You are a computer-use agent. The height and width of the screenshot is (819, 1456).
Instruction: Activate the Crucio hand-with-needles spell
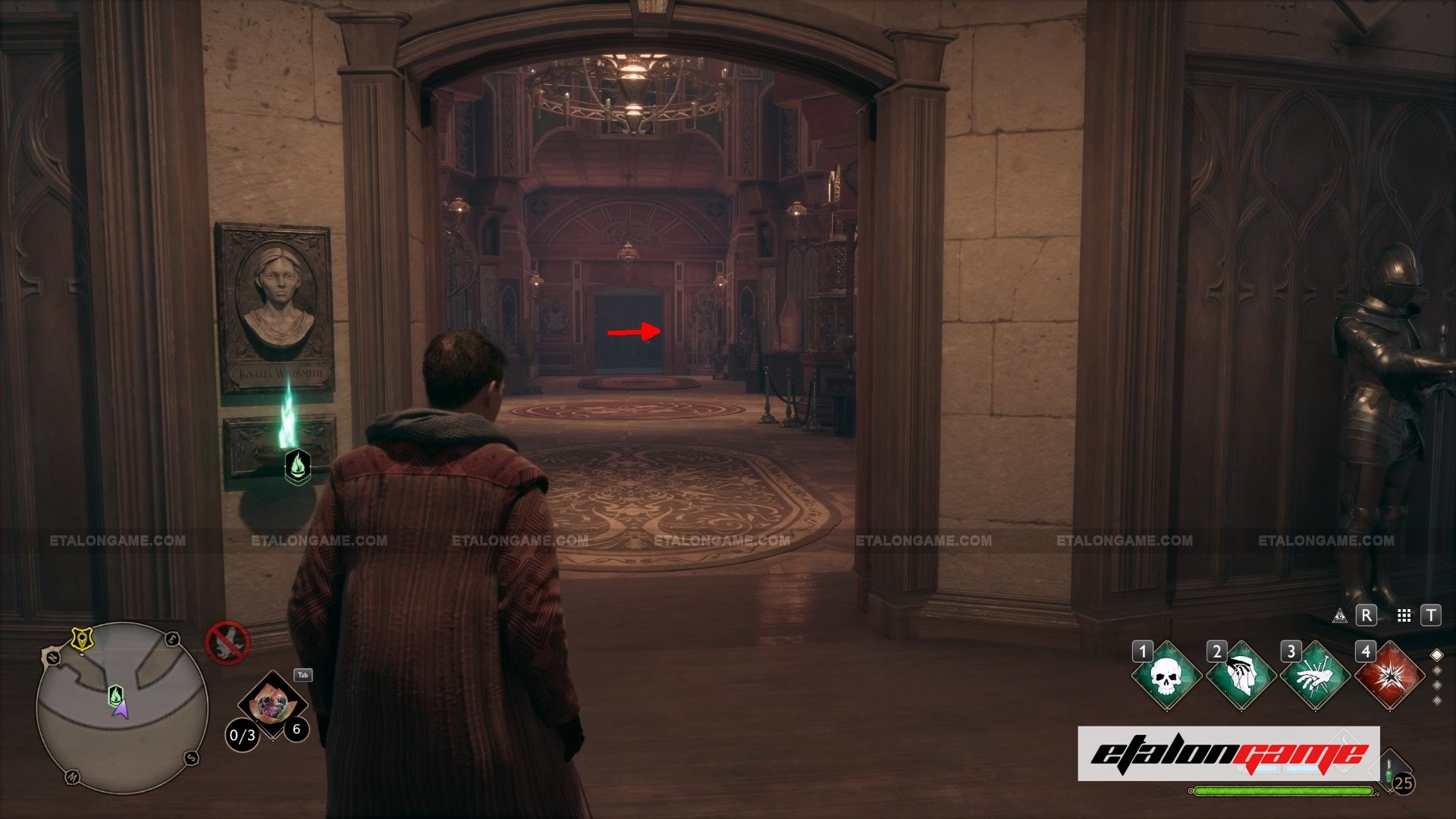tap(1314, 676)
